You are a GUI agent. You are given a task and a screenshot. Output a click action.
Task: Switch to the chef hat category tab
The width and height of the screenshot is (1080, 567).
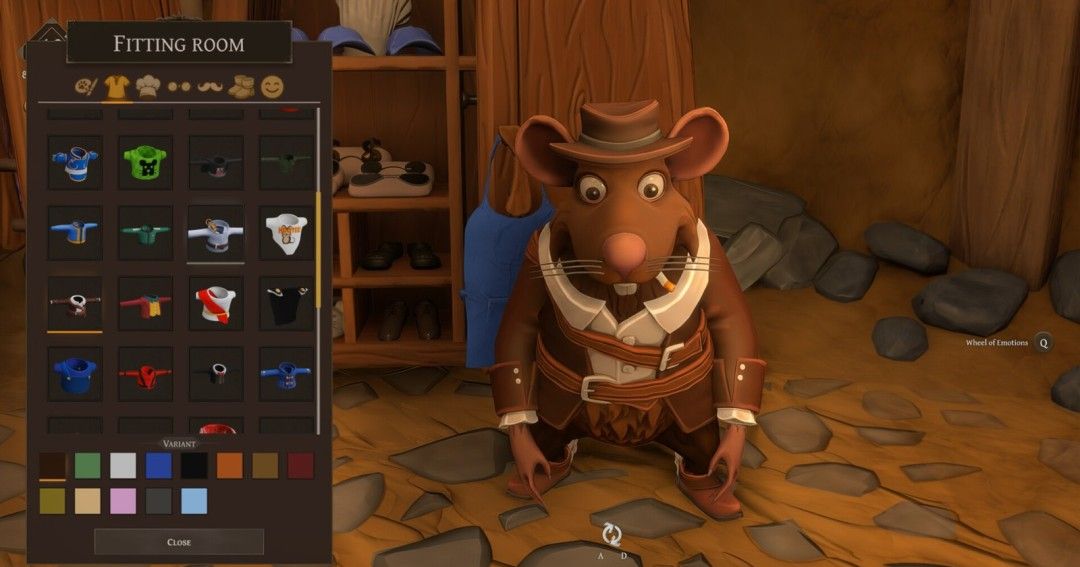tap(148, 87)
